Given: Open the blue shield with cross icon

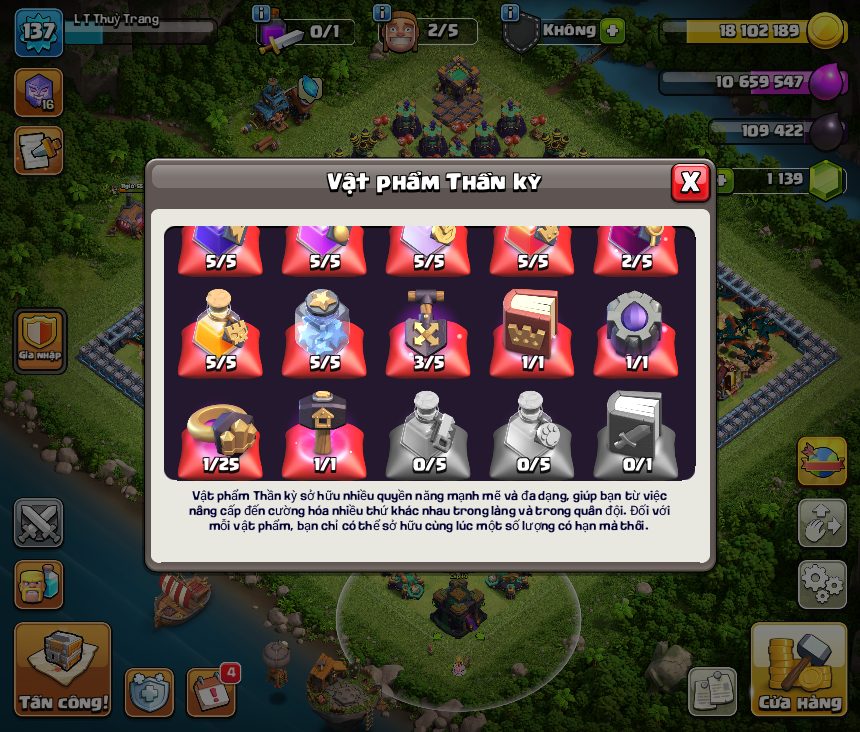Looking at the screenshot, I should pos(149,692).
